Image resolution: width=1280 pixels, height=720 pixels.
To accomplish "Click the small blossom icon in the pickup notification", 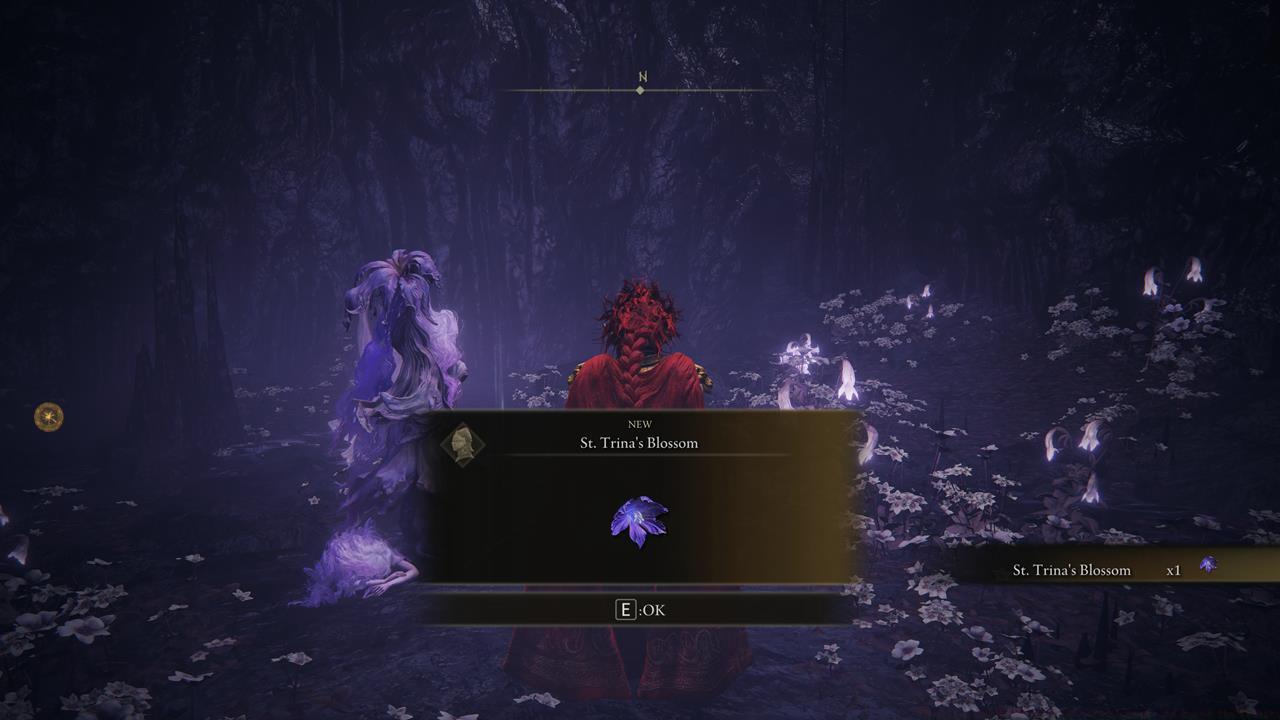I will [1211, 564].
